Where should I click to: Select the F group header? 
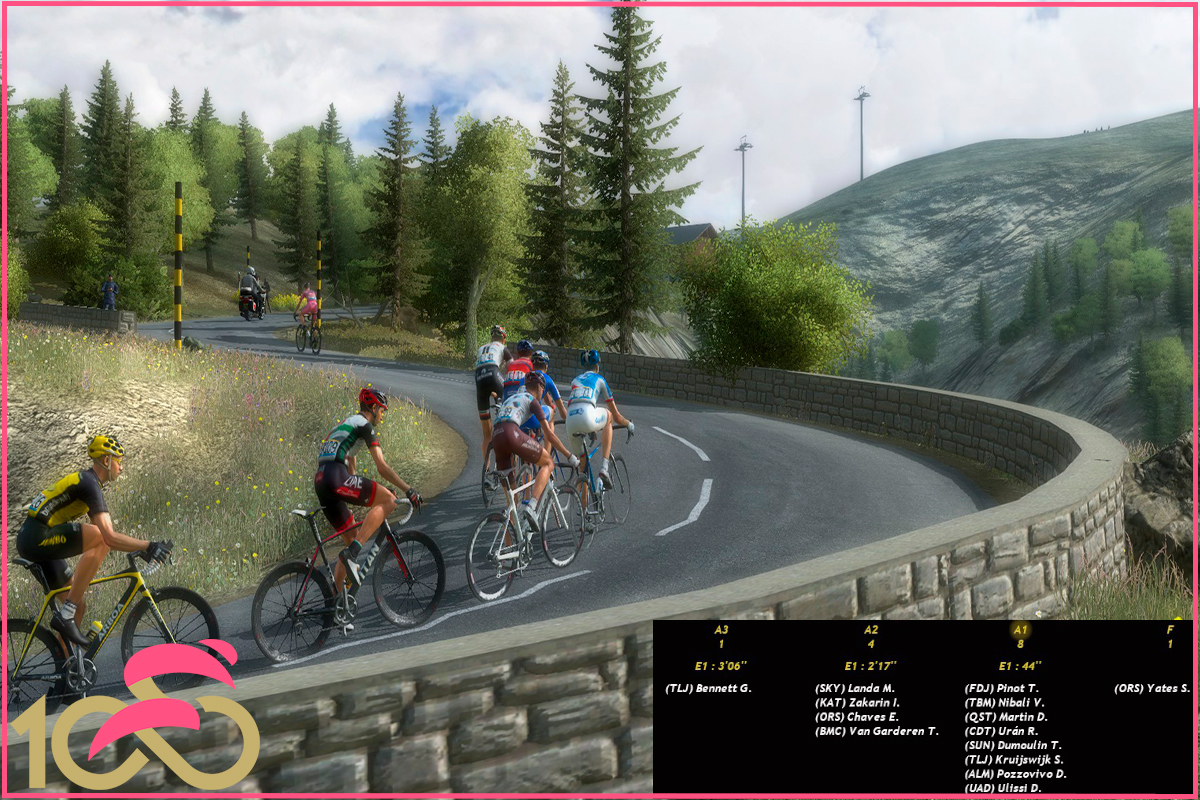point(1170,630)
